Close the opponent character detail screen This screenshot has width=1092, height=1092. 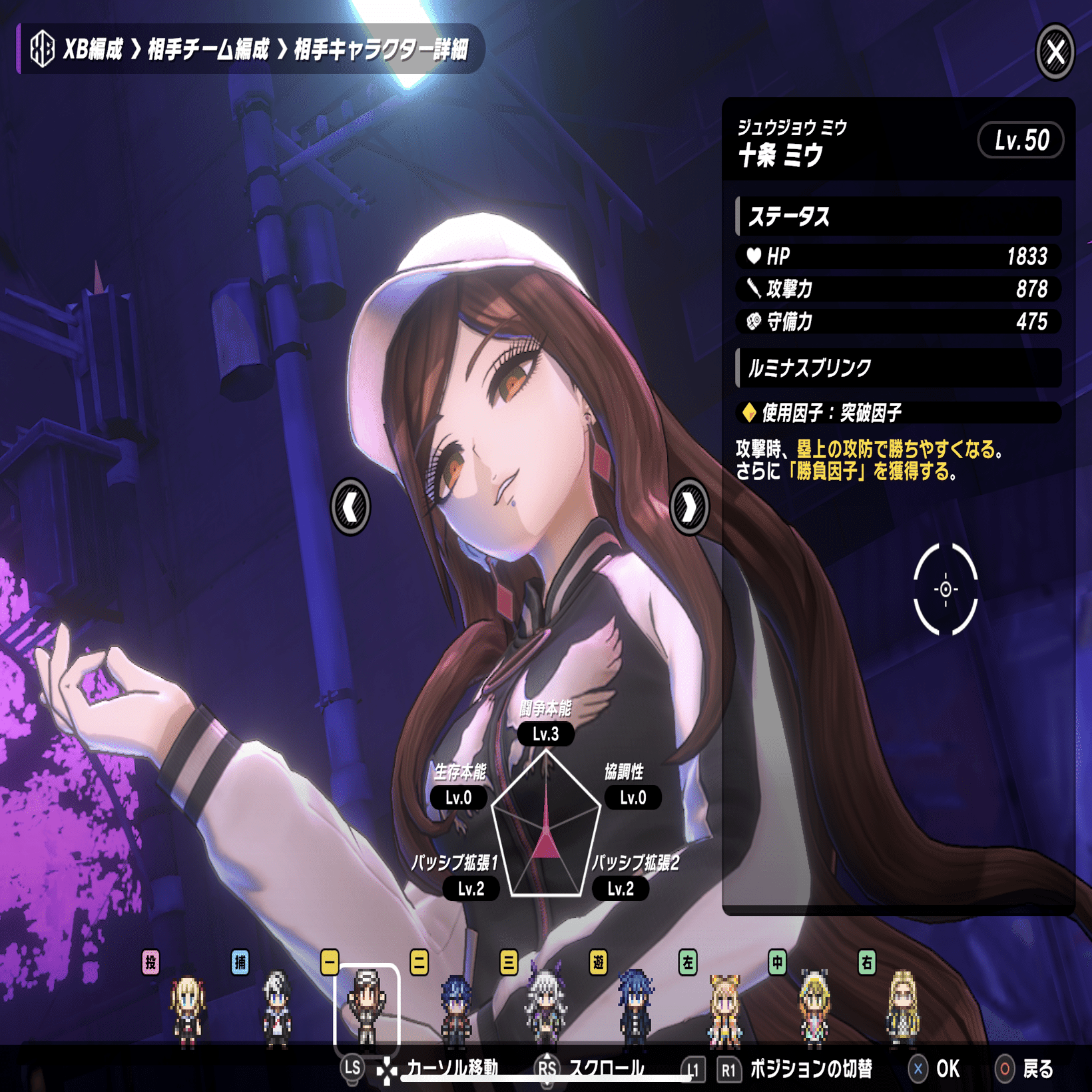1055,51
